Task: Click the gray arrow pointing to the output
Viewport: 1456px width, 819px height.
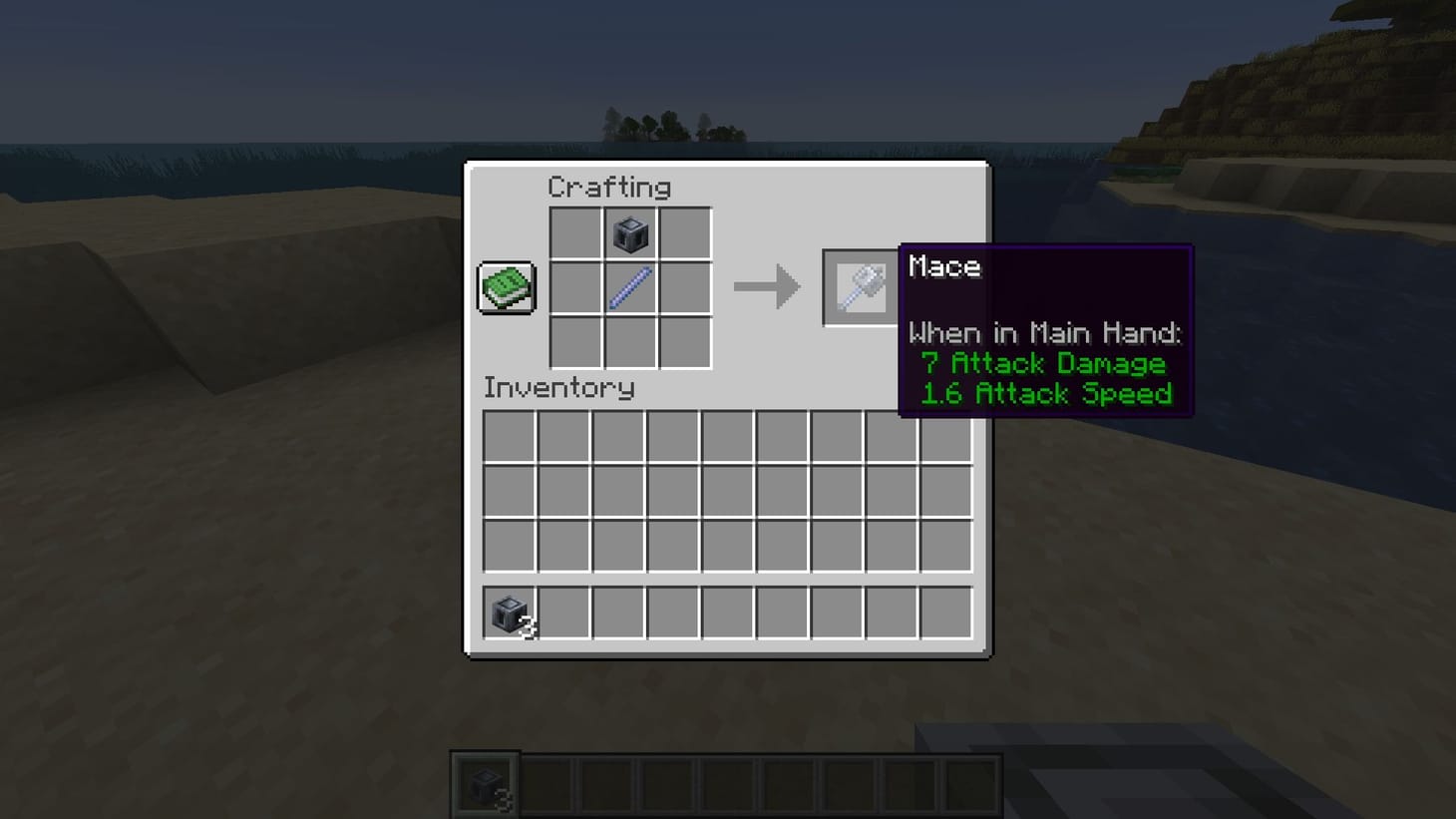Action: (x=768, y=287)
